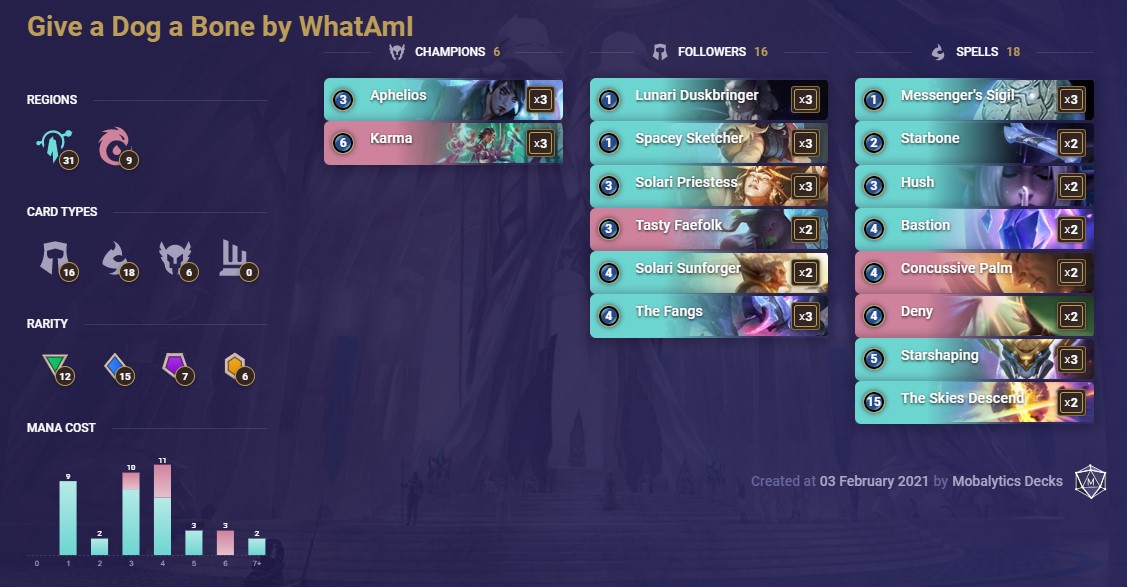Select the Starbone spell card
Image resolution: width=1127 pixels, height=587 pixels.
(974, 143)
